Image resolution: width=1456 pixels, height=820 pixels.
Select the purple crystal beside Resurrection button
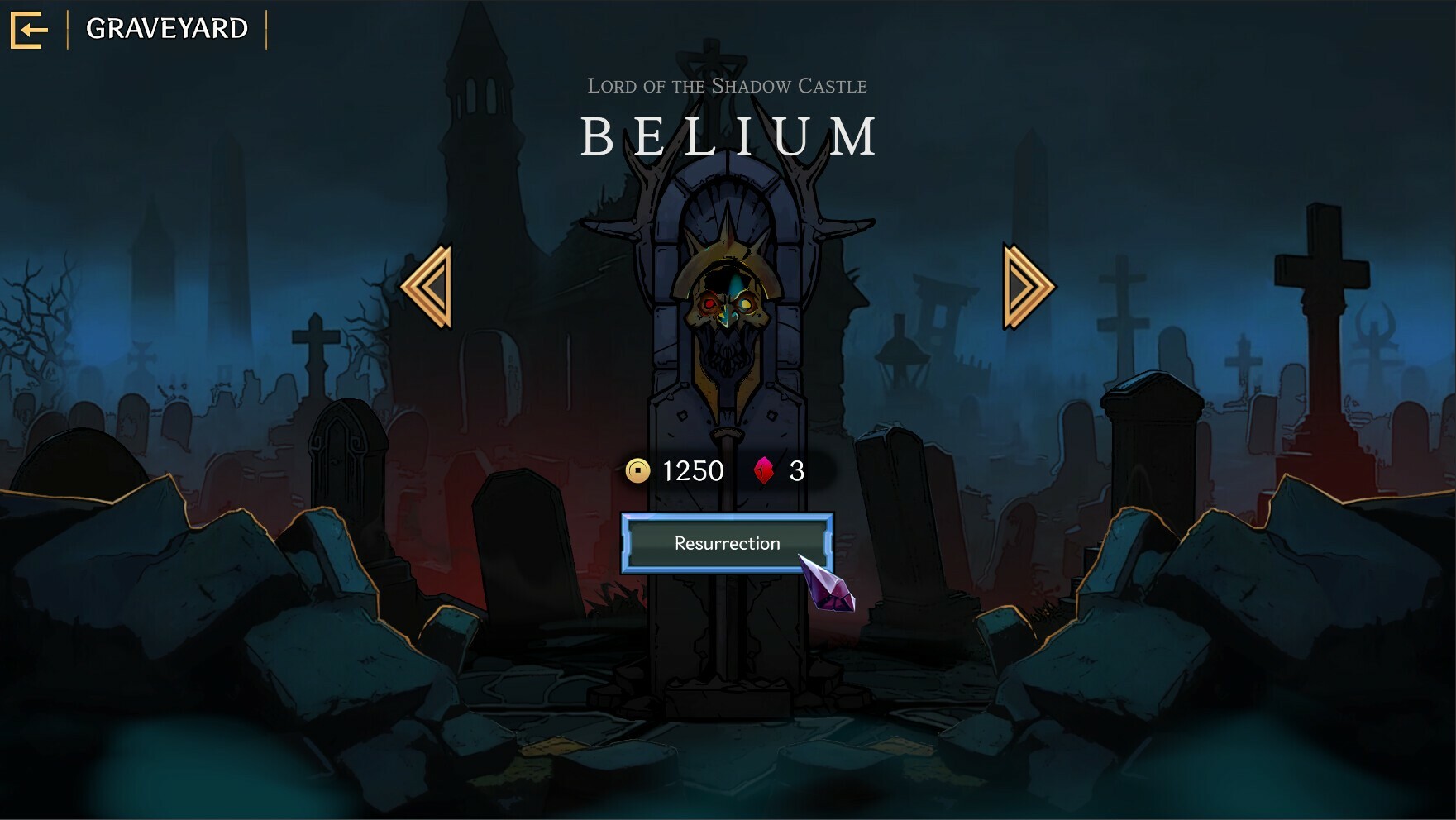(x=827, y=587)
